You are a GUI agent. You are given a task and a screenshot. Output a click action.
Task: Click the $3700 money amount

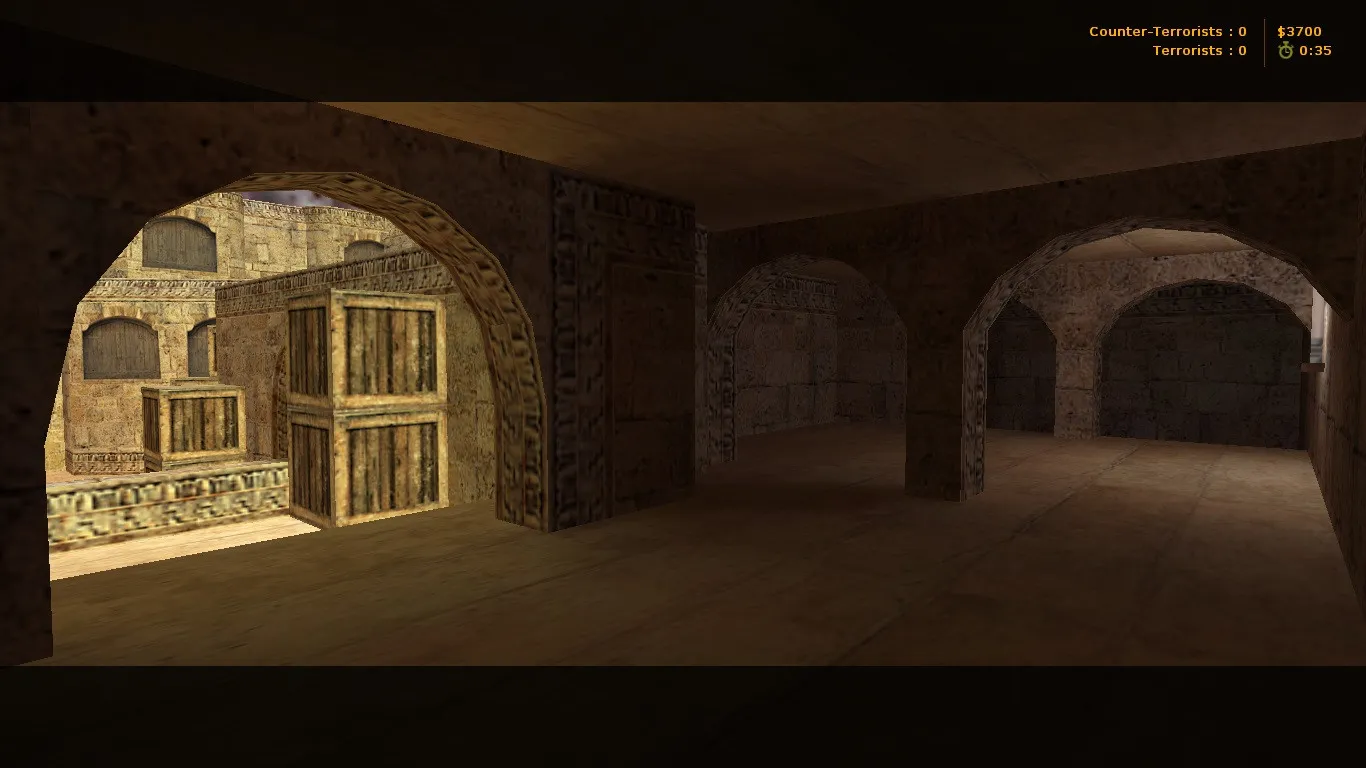pos(1300,31)
